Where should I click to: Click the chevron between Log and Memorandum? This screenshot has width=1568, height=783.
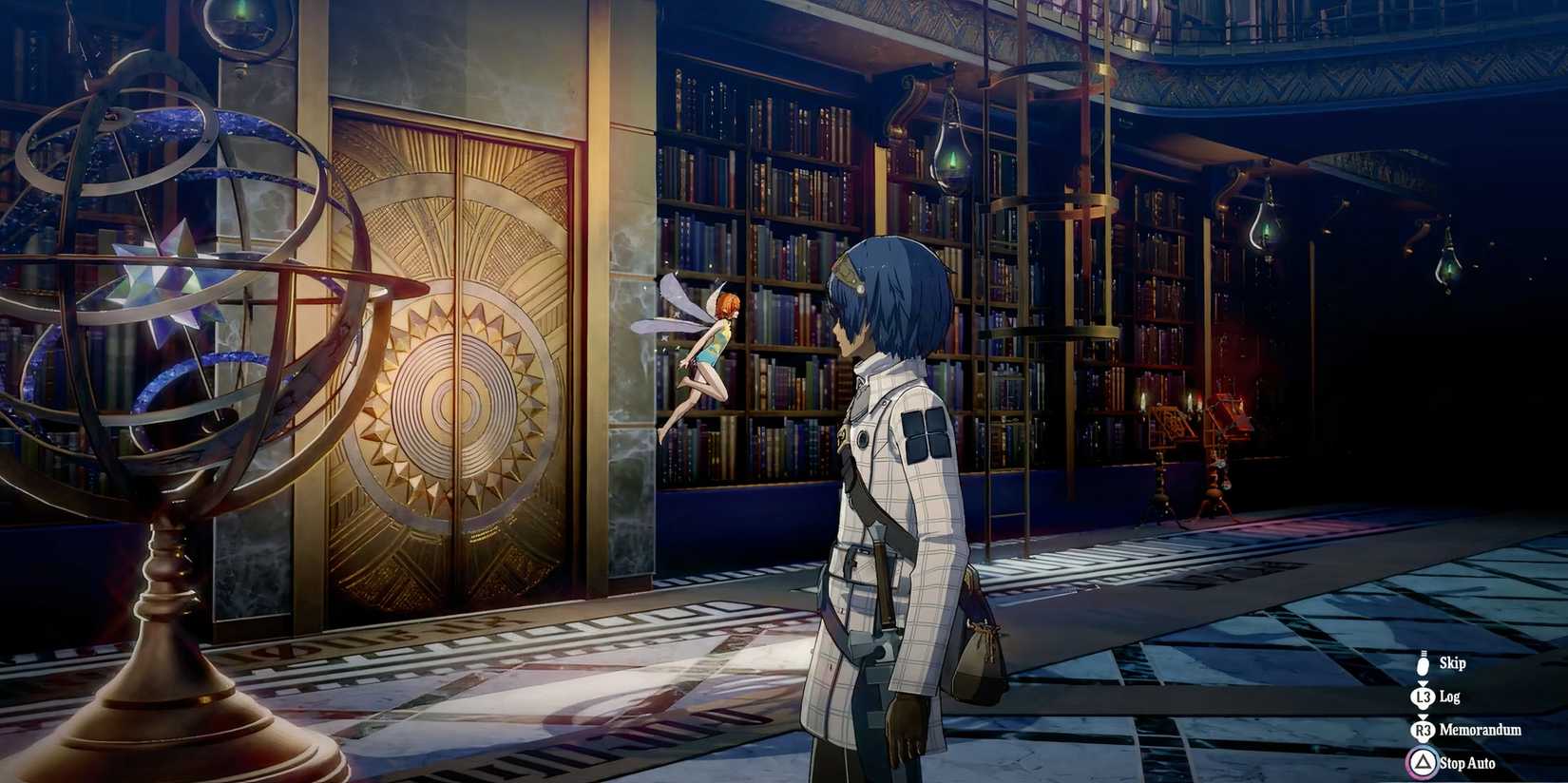coord(1424,716)
